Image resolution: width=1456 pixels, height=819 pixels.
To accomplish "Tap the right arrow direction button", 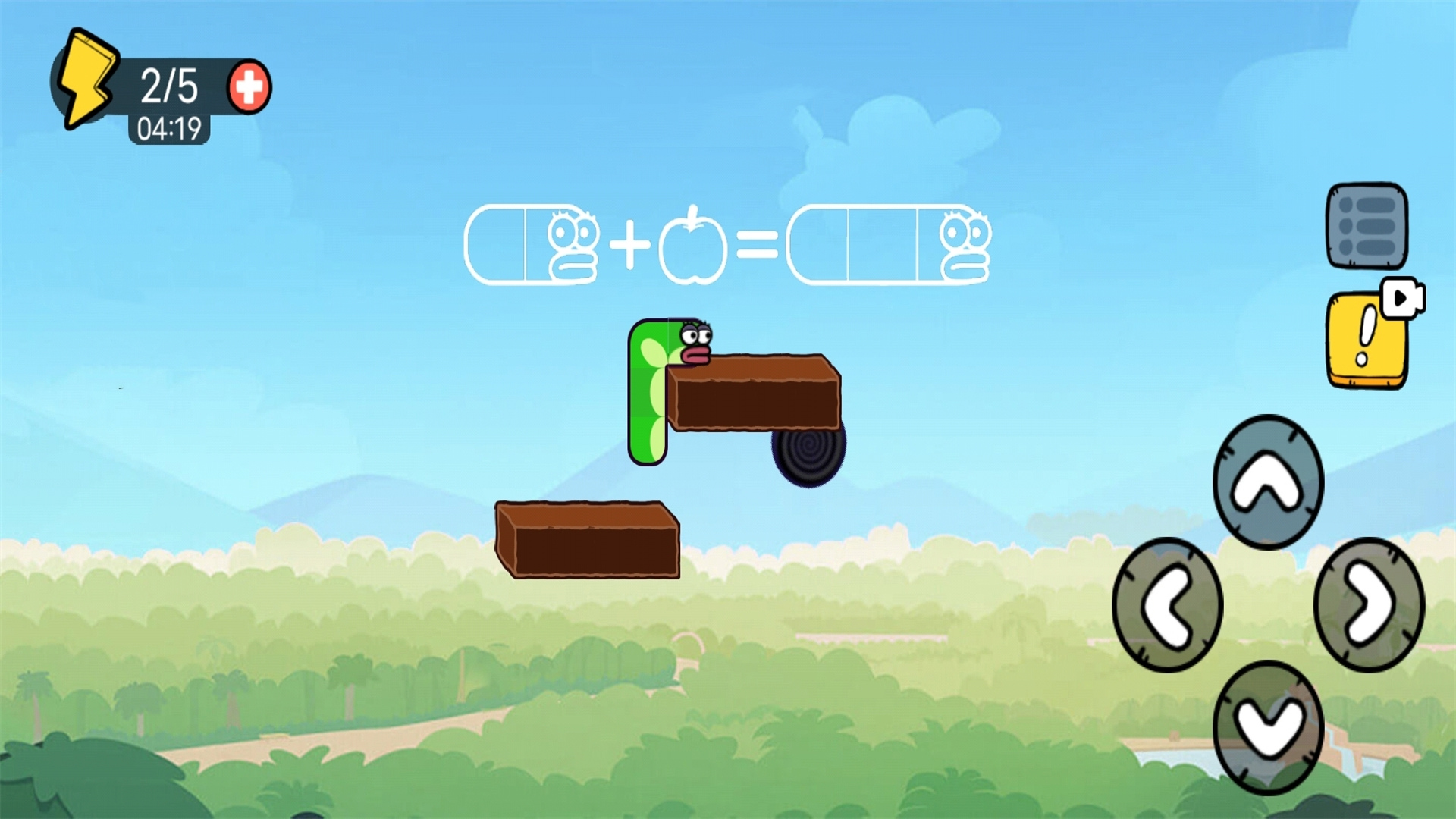I will click(x=1369, y=605).
